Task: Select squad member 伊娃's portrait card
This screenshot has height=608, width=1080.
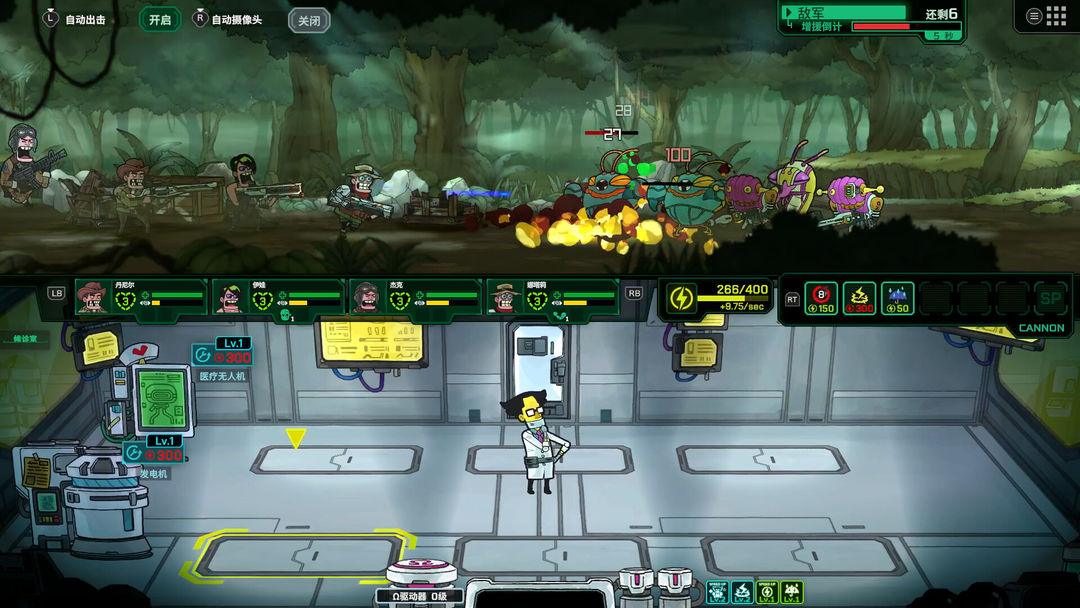Action: tap(278, 297)
